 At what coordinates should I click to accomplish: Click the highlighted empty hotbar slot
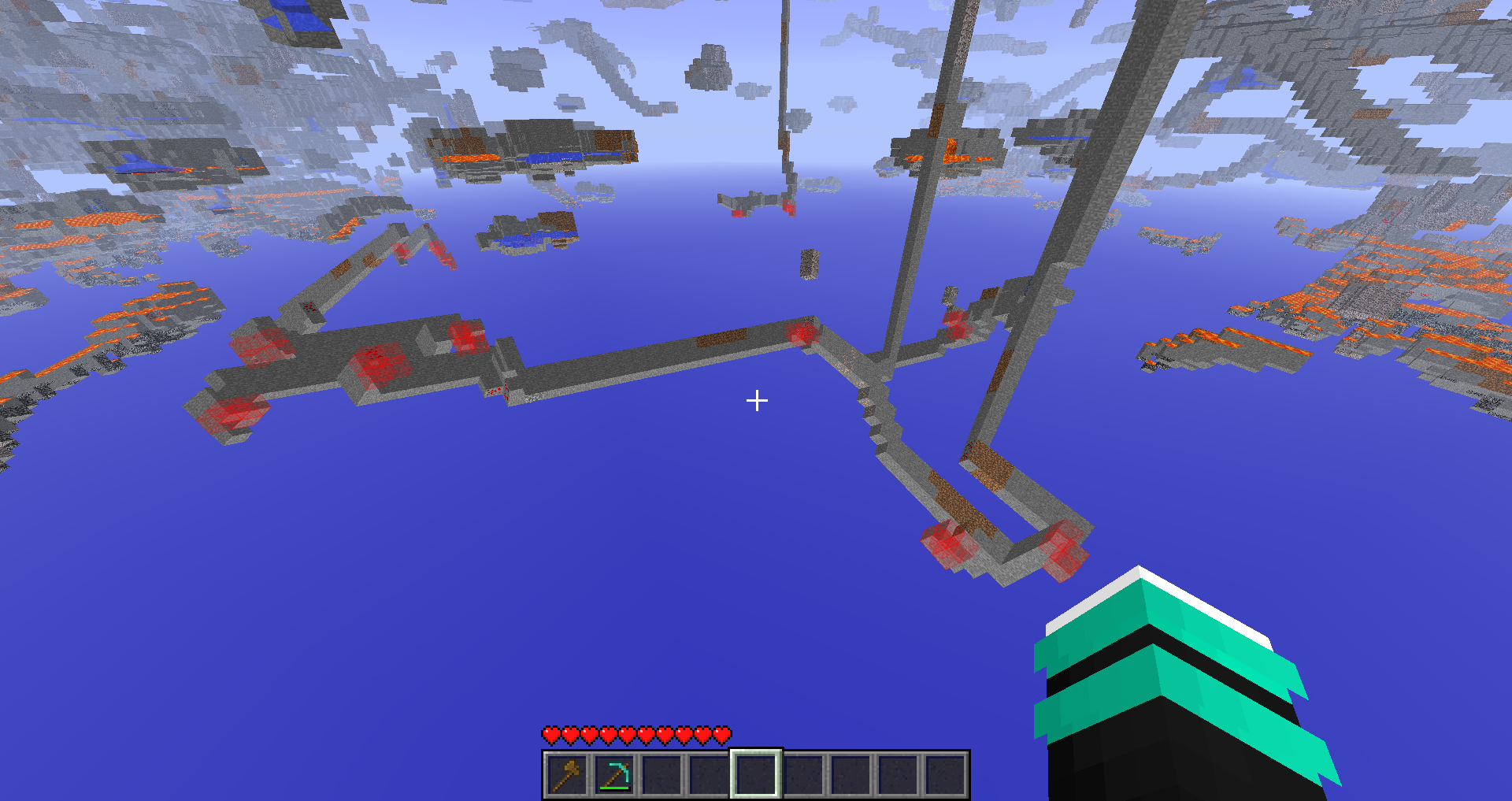[756, 775]
